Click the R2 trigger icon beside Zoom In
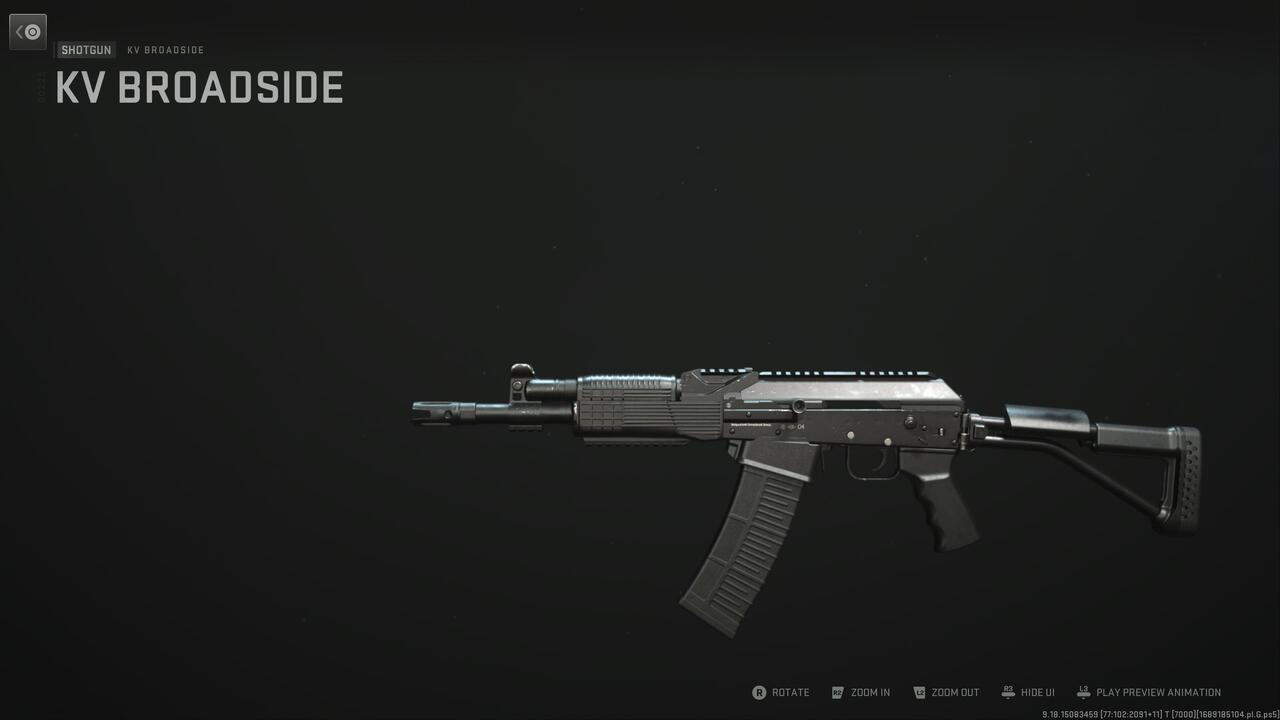Screen dimensions: 1280x720 point(838,692)
